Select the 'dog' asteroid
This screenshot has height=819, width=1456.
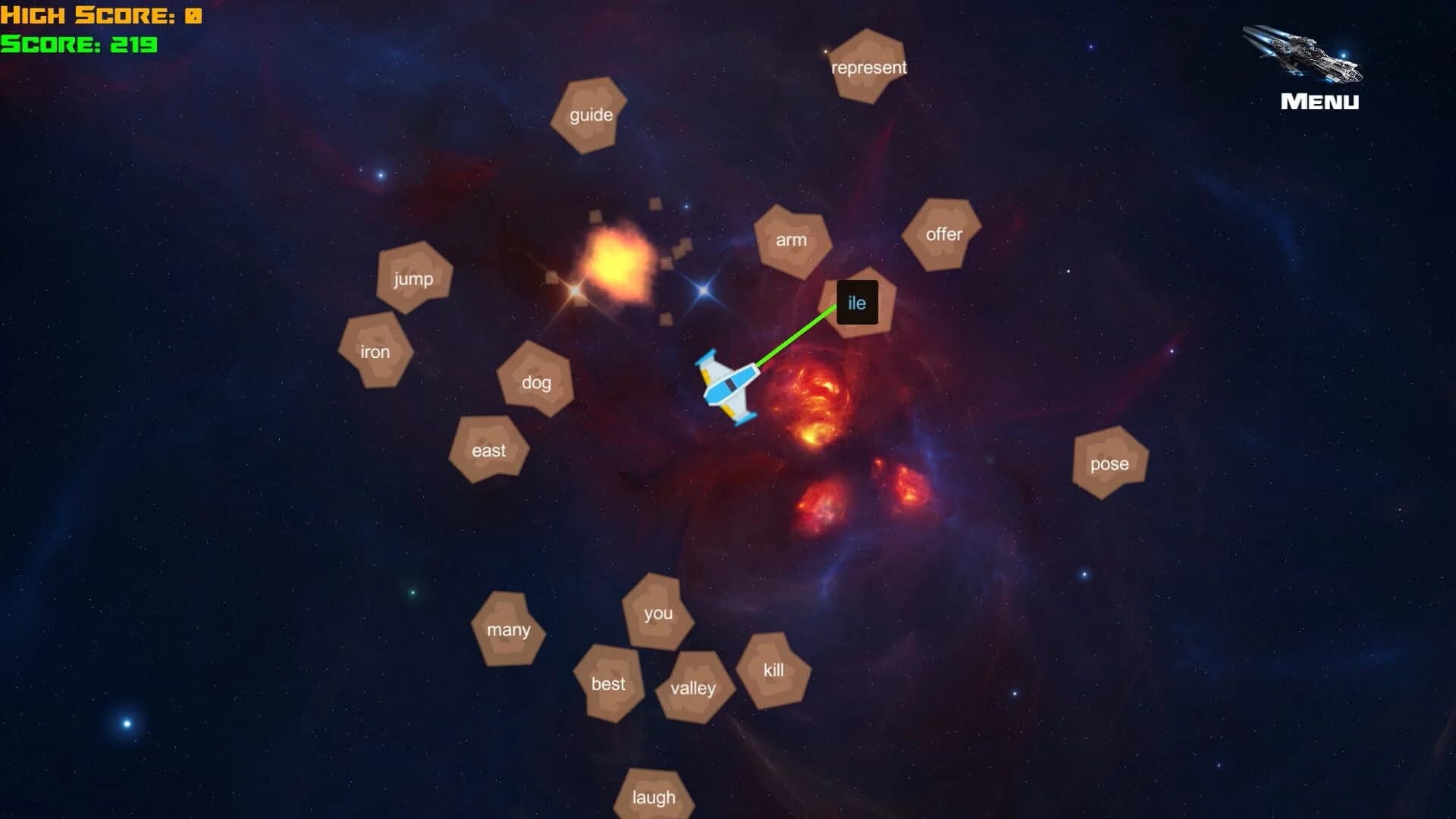[535, 383]
